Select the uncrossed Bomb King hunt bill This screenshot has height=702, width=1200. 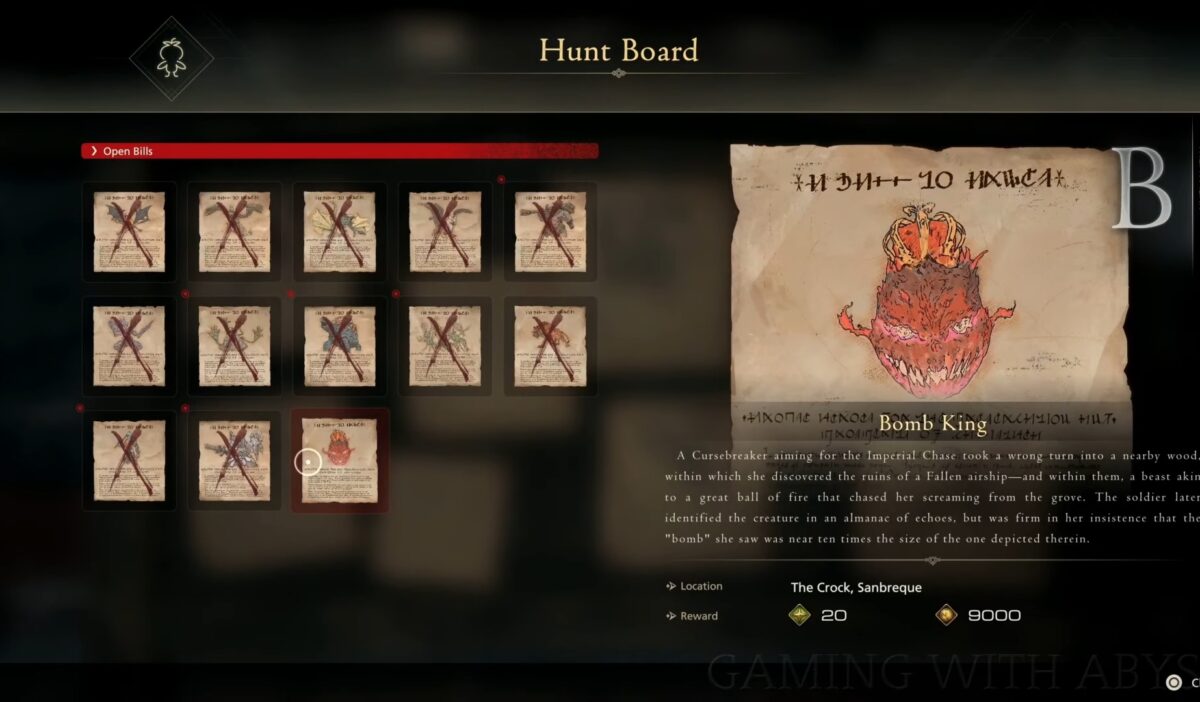tap(340, 460)
